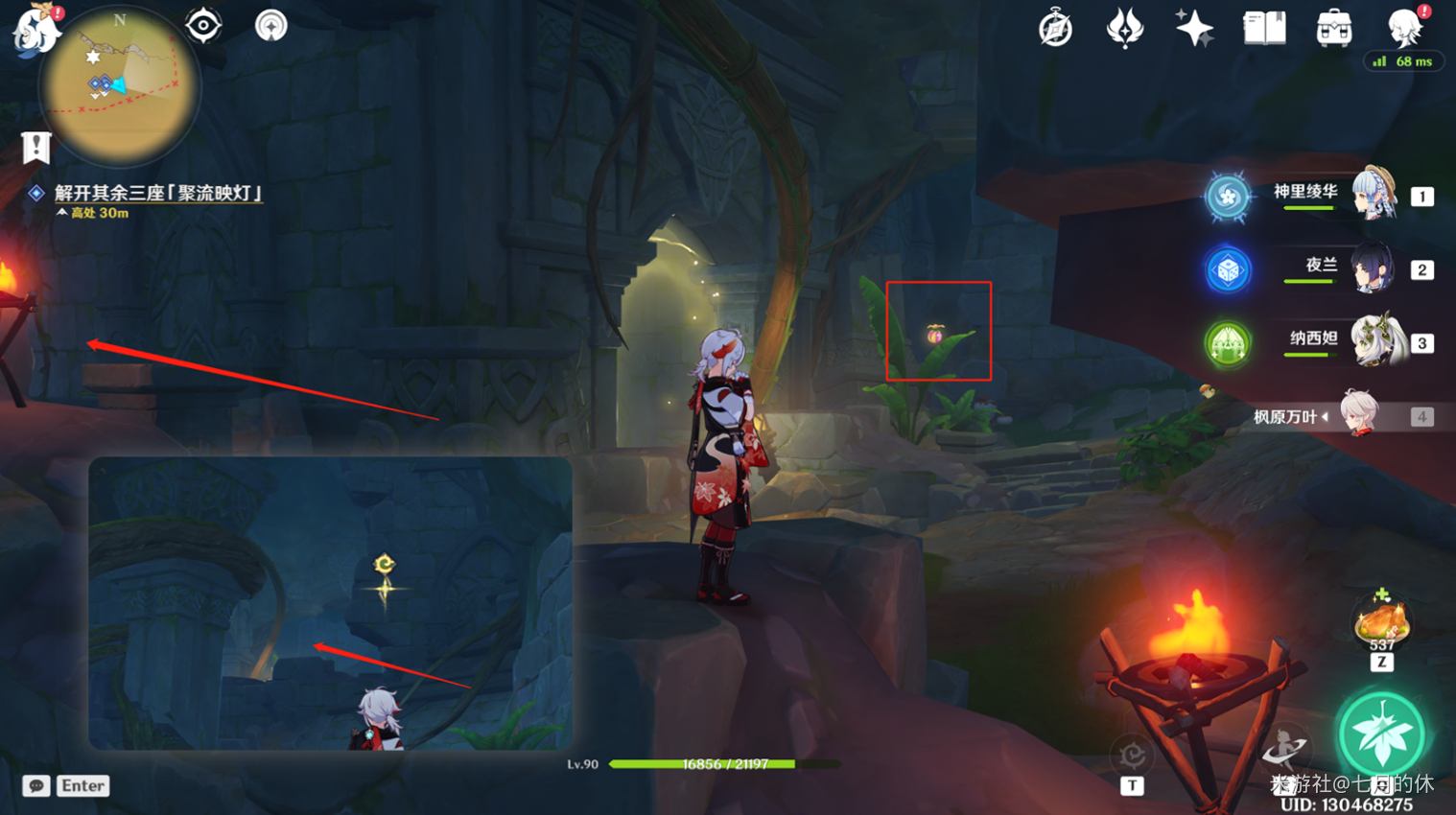The image size is (1456, 815).
Task: Open the Paimon menu
Action: tap(36, 29)
